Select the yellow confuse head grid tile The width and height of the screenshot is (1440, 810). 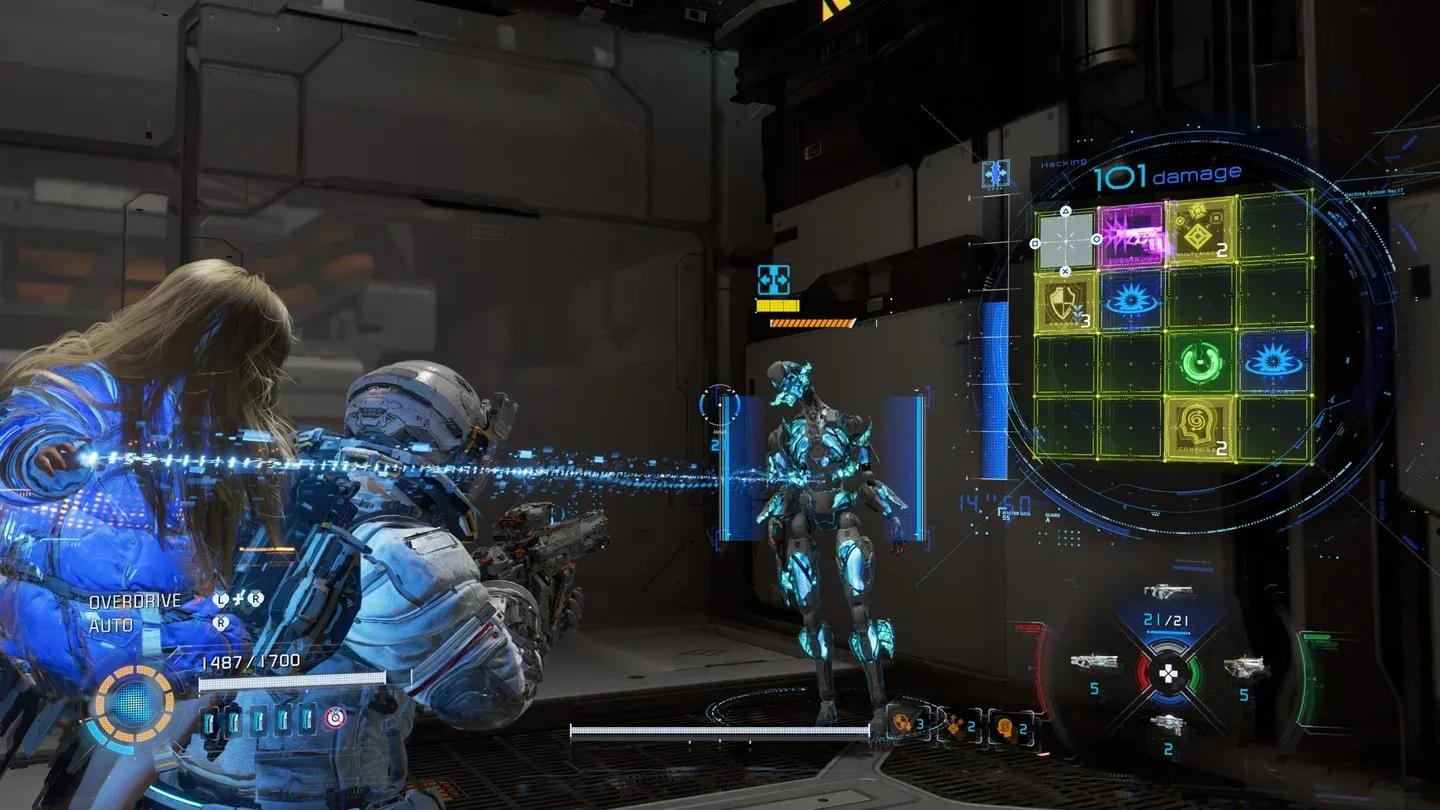[1199, 429]
